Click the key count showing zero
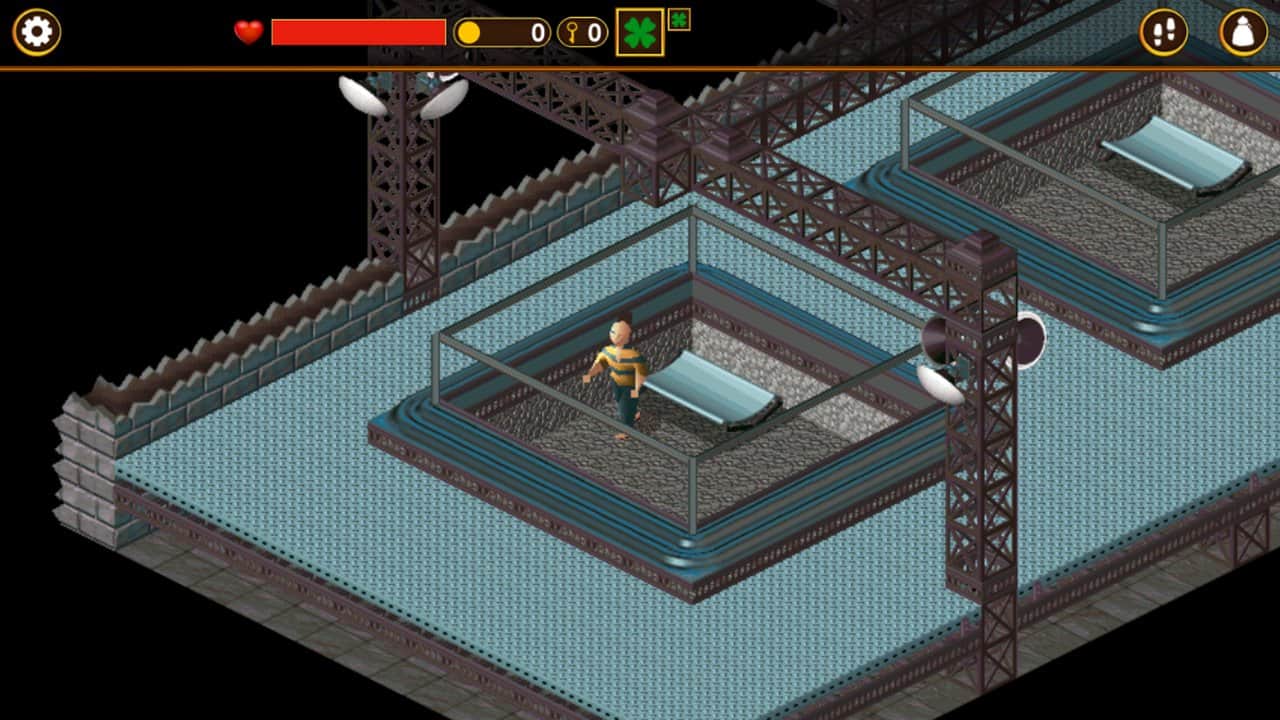 pyautogui.click(x=592, y=32)
